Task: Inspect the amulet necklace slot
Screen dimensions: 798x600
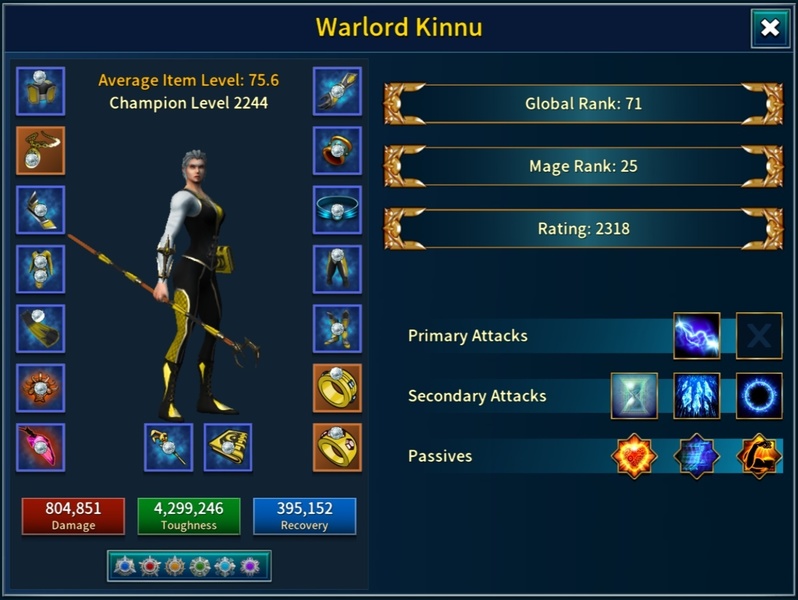Action: 41,151
